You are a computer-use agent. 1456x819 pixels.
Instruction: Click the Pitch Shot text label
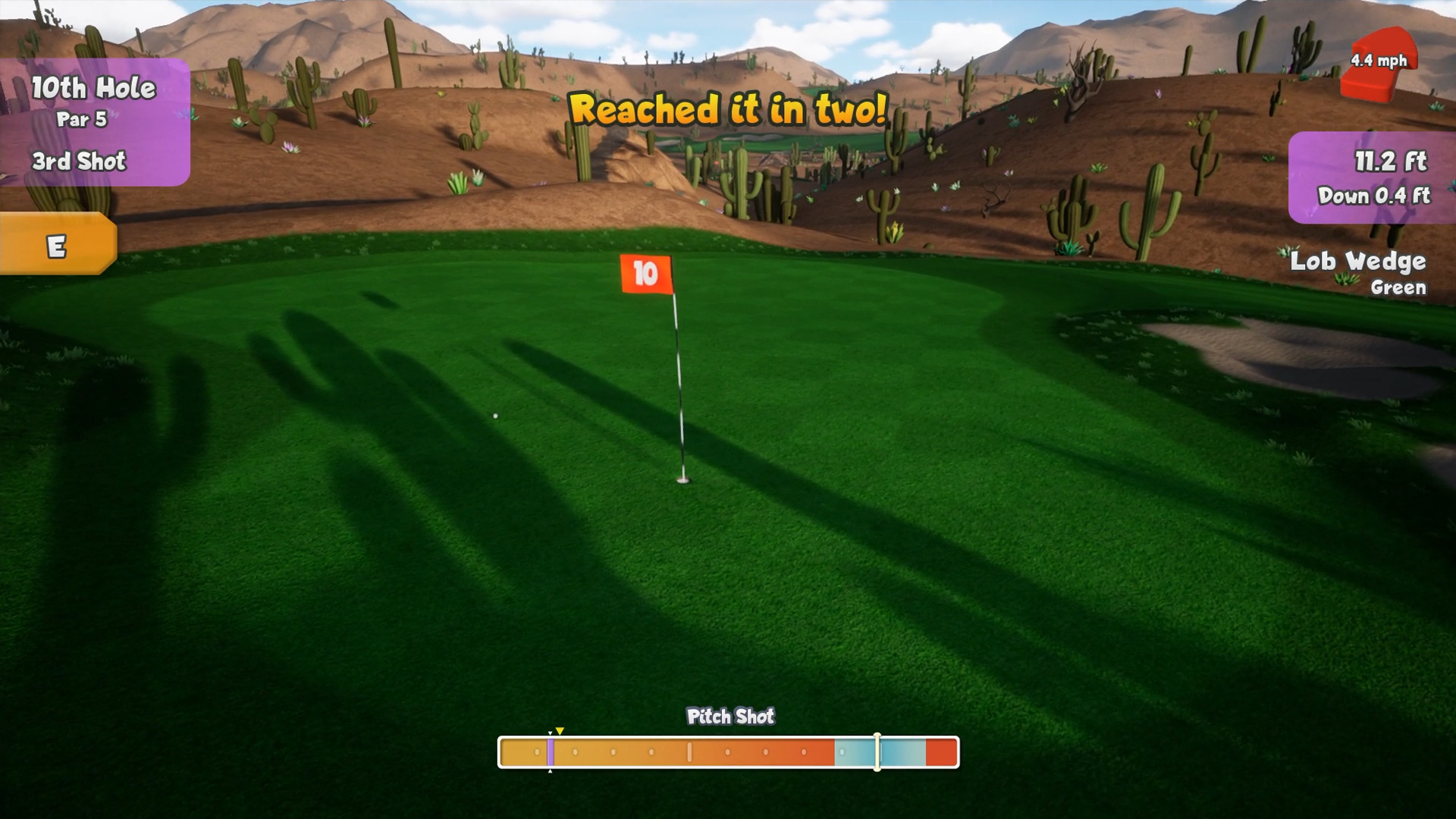coord(730,717)
